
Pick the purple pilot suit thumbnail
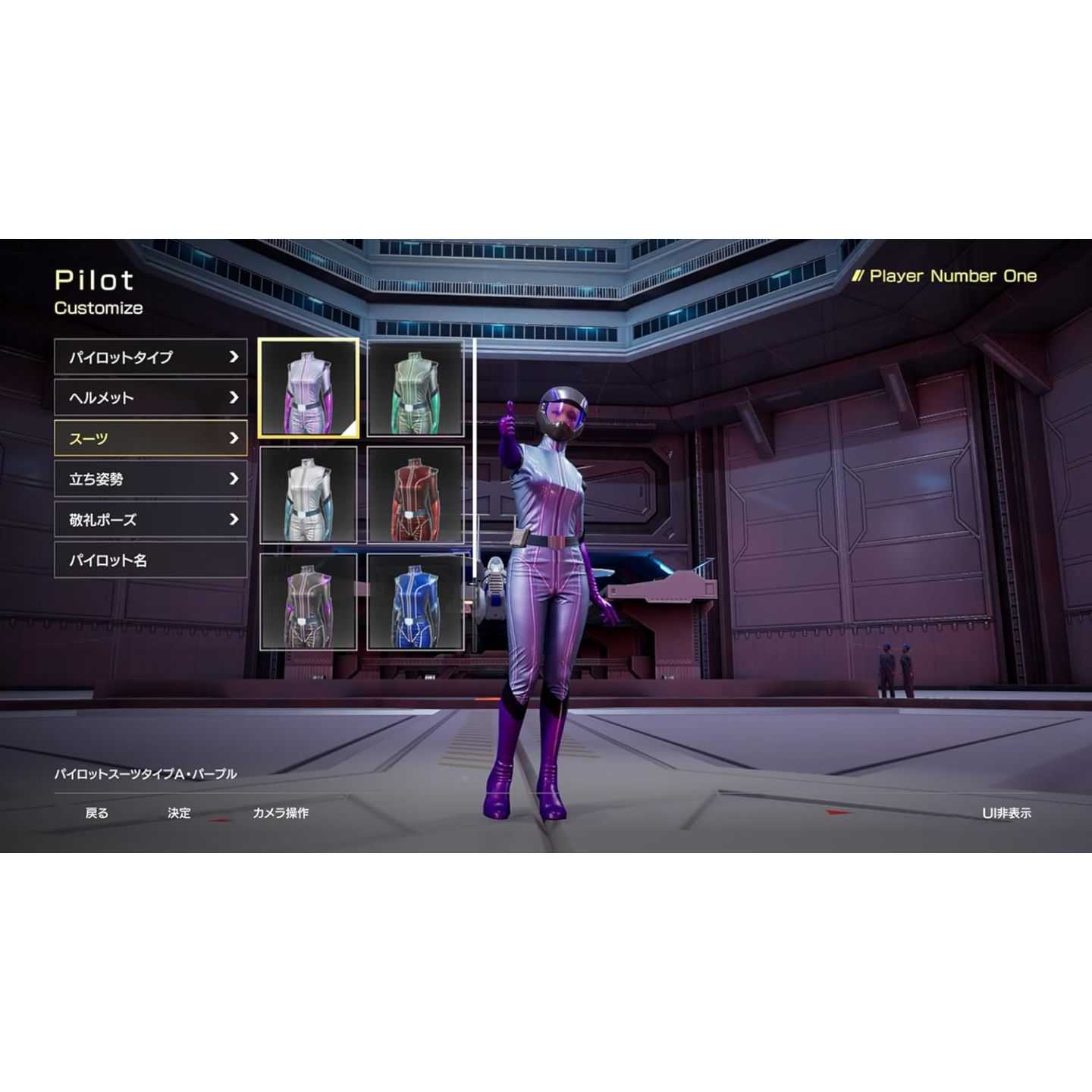(x=309, y=388)
